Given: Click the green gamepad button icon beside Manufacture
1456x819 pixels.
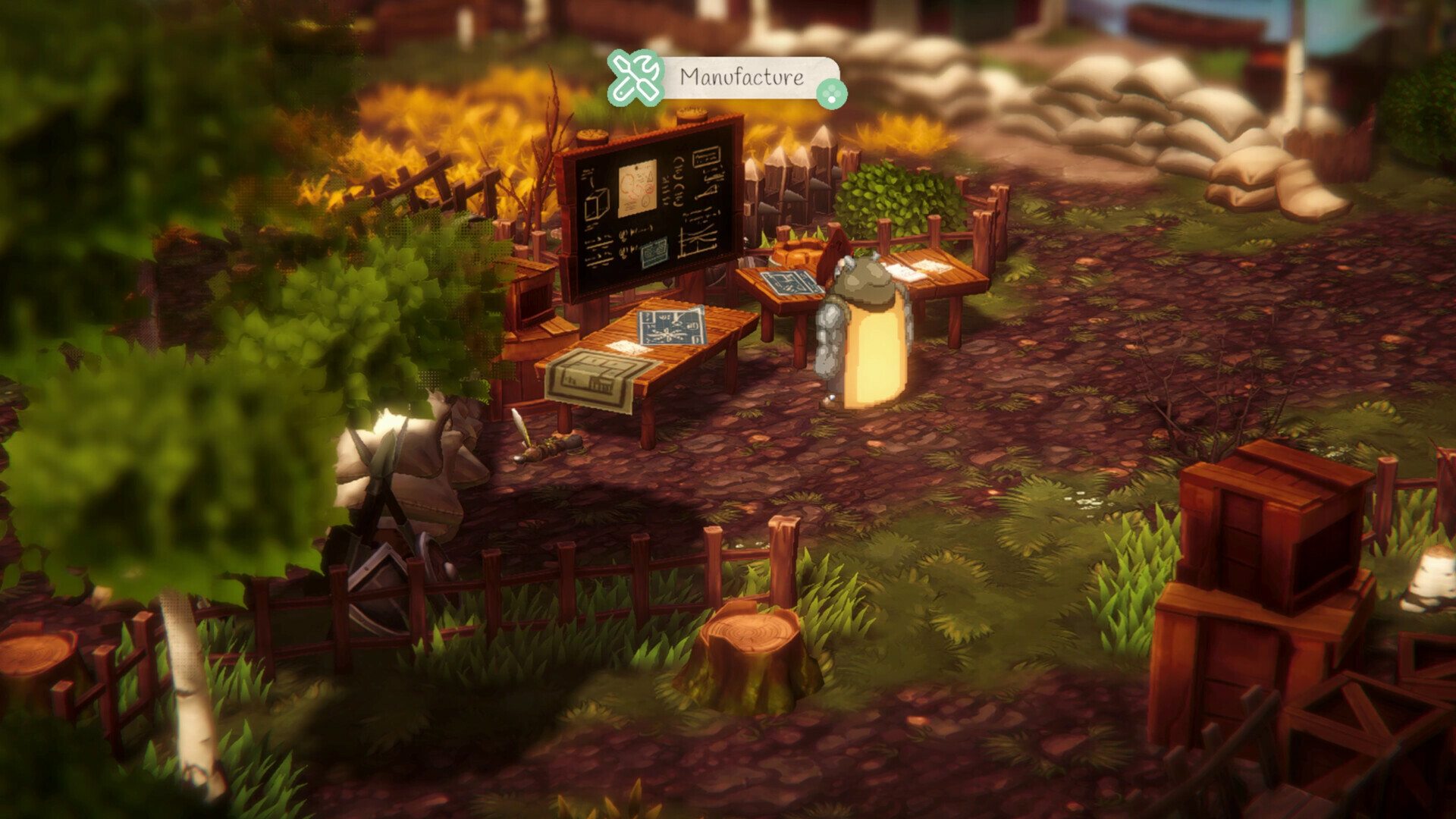Looking at the screenshot, I should (x=833, y=93).
